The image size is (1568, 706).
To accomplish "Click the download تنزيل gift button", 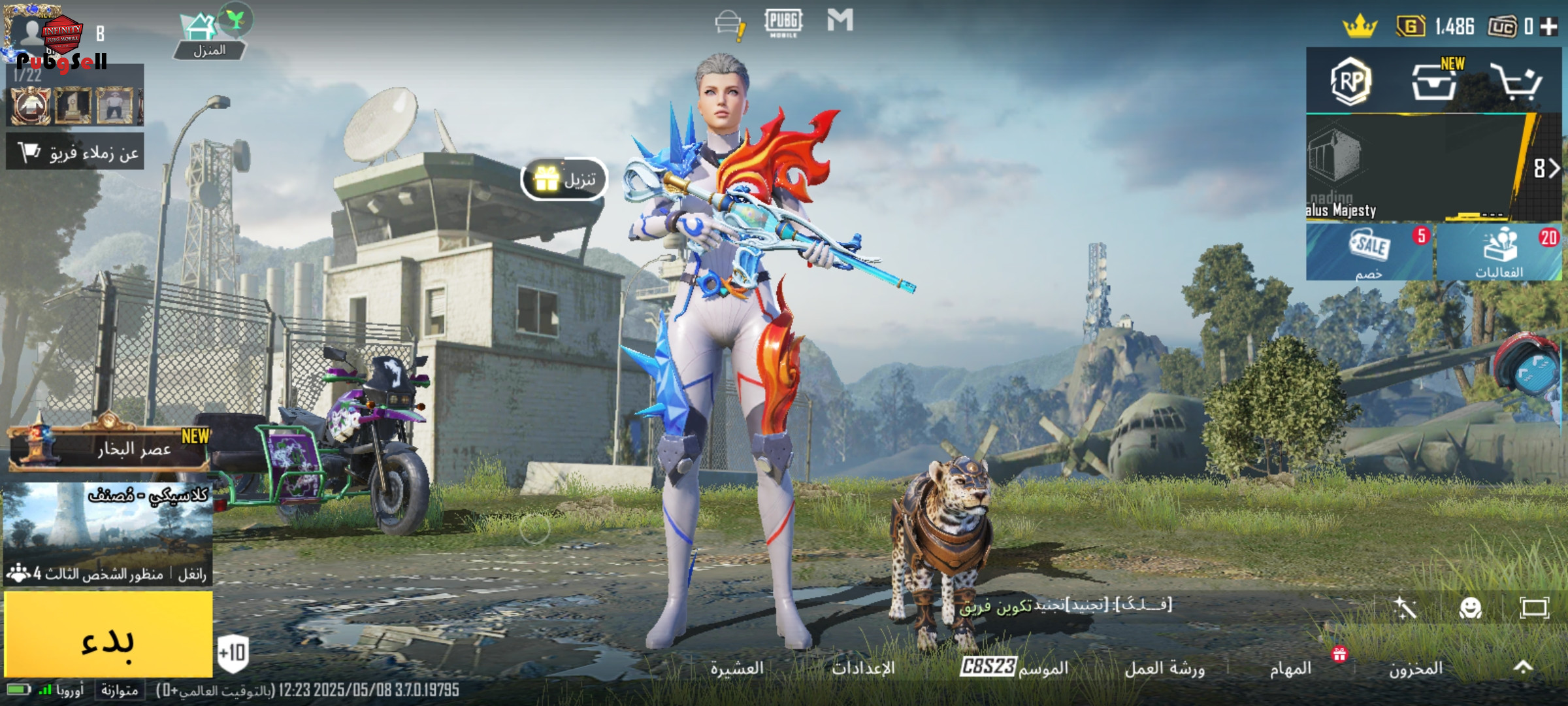I will (x=564, y=179).
